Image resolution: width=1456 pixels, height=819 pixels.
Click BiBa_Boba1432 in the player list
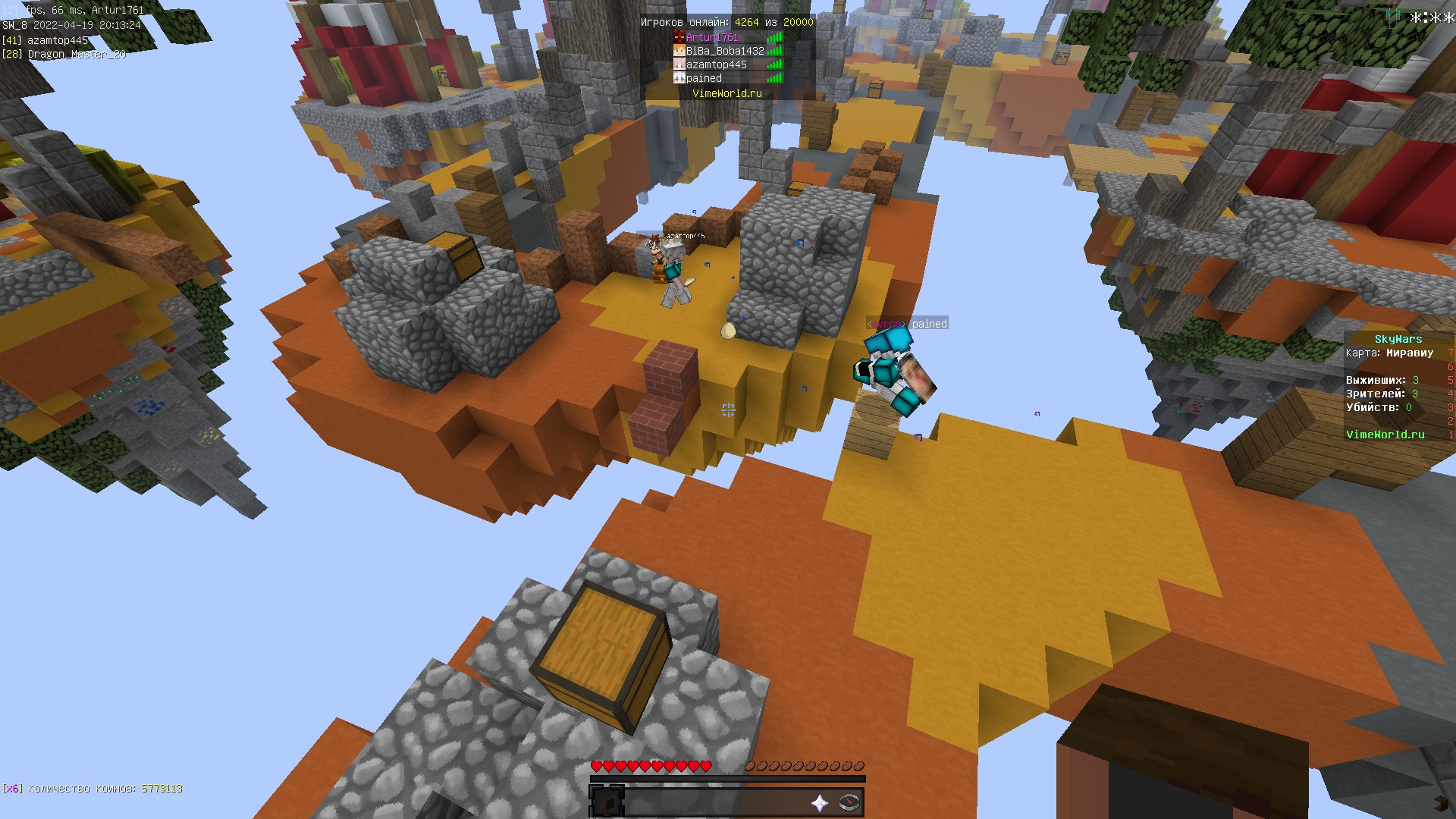click(x=724, y=51)
